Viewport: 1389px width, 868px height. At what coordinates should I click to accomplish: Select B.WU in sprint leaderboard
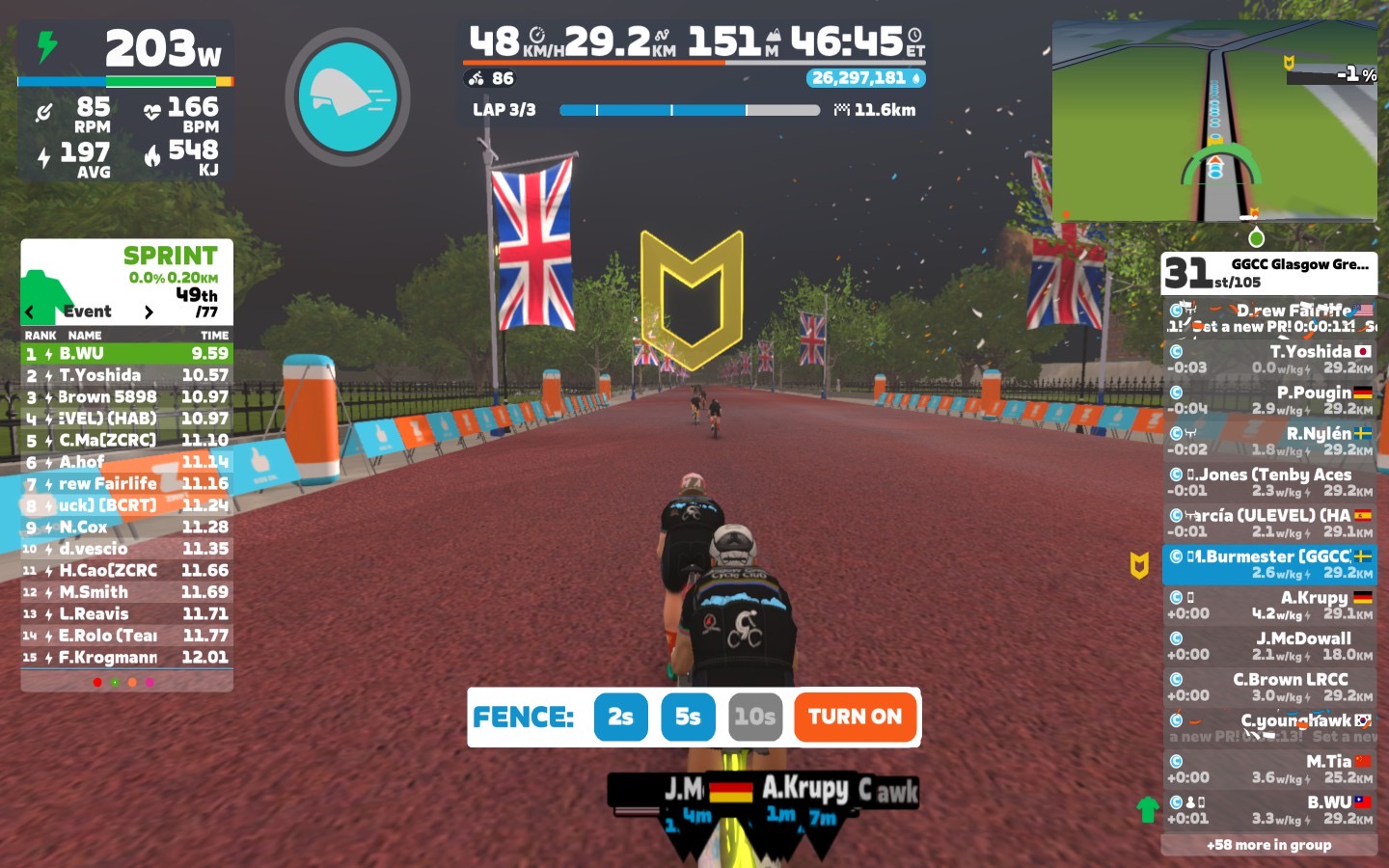126,354
